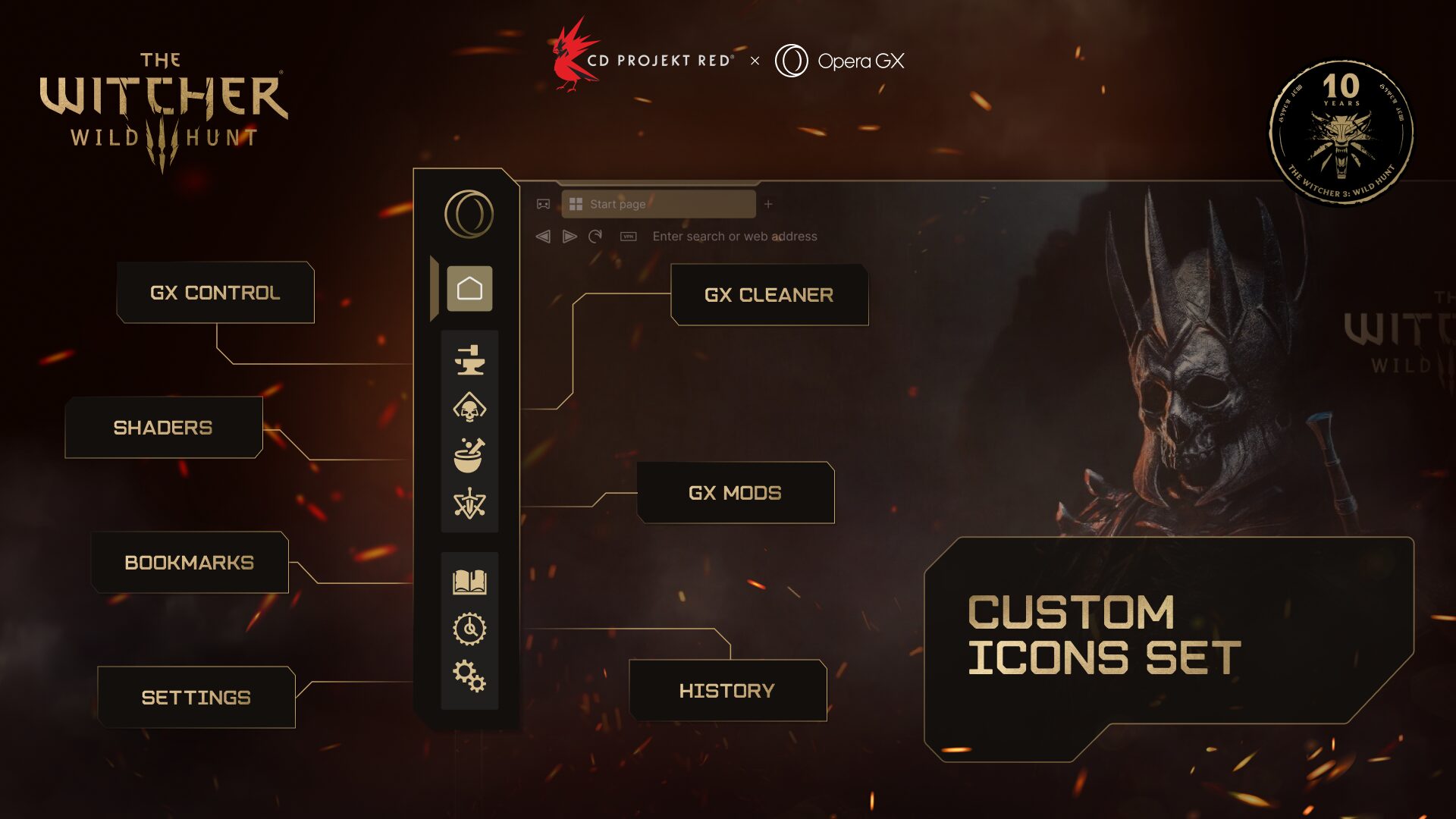Screen dimensions: 1456x819
Task: Focus the search or web address field
Action: [735, 237]
